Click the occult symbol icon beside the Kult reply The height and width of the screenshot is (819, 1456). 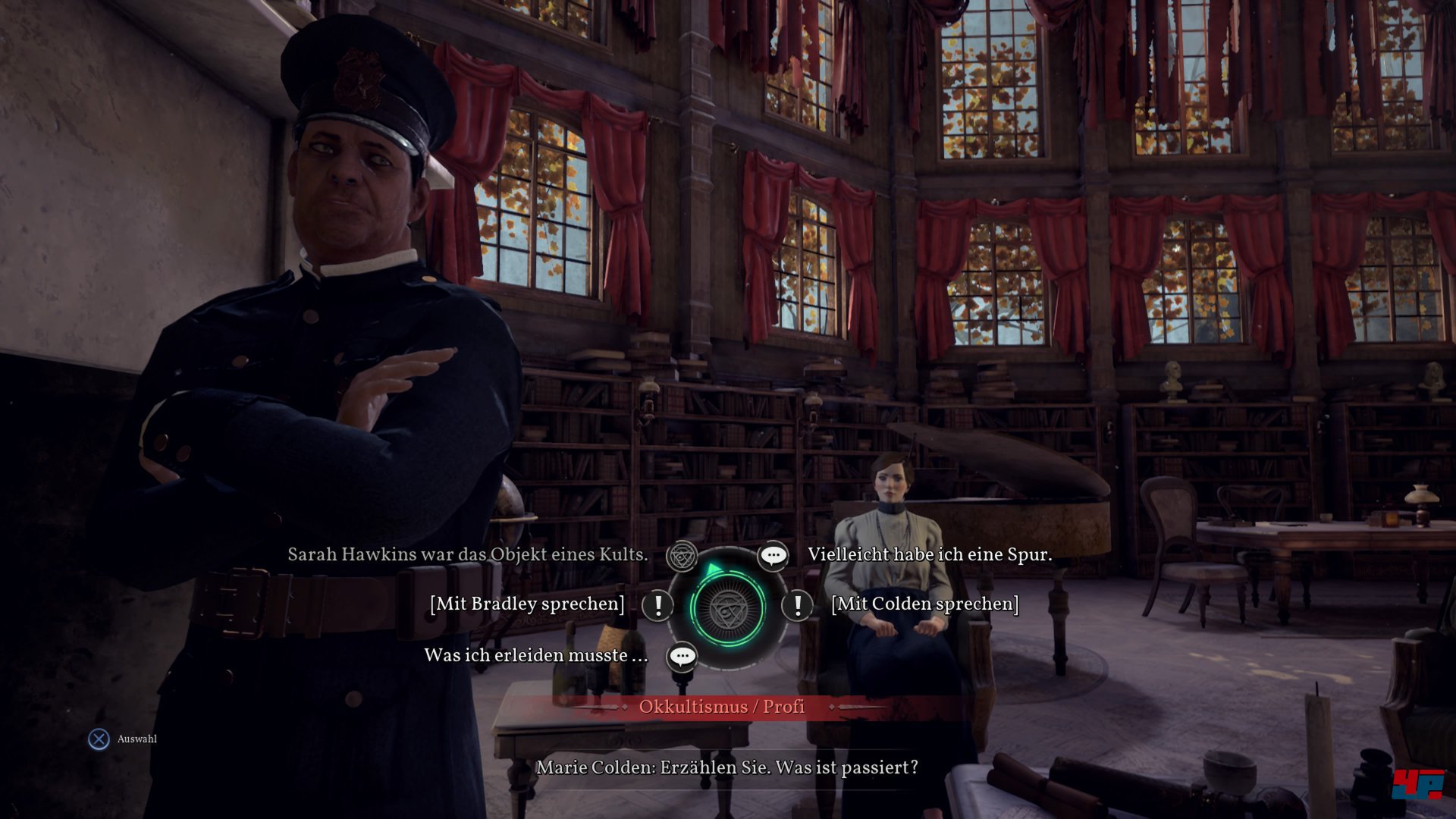682,557
